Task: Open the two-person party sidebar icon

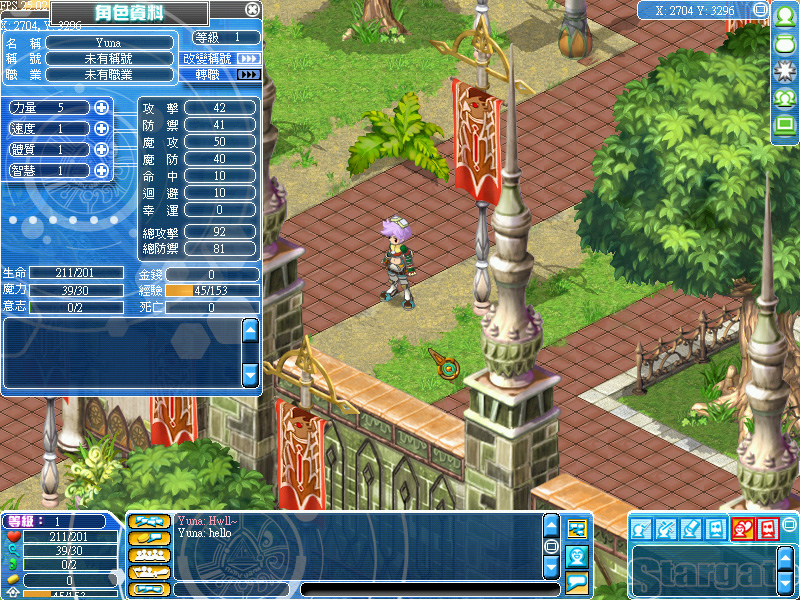Action: click(x=785, y=98)
